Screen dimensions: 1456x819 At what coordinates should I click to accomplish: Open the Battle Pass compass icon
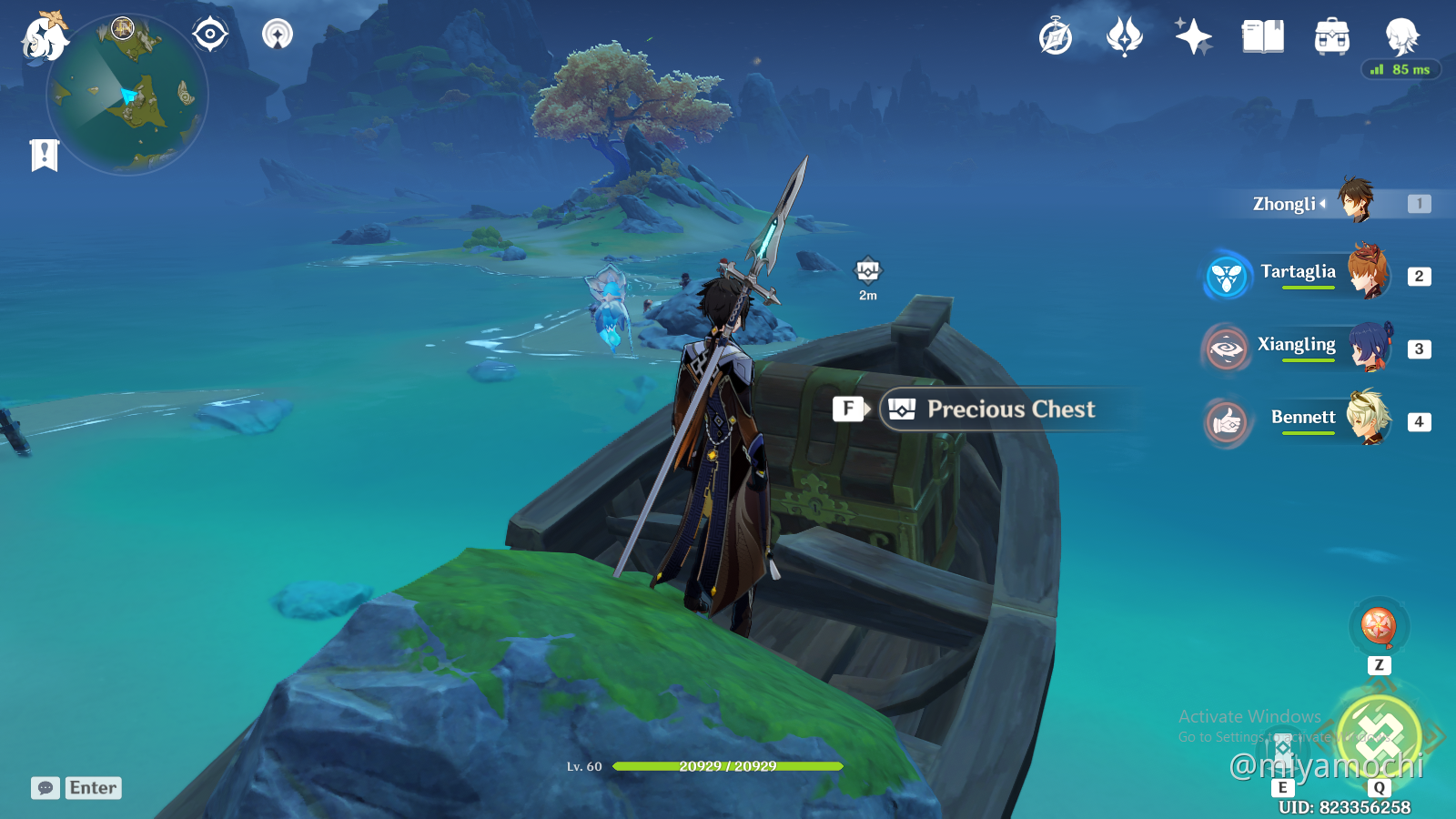click(x=1055, y=36)
